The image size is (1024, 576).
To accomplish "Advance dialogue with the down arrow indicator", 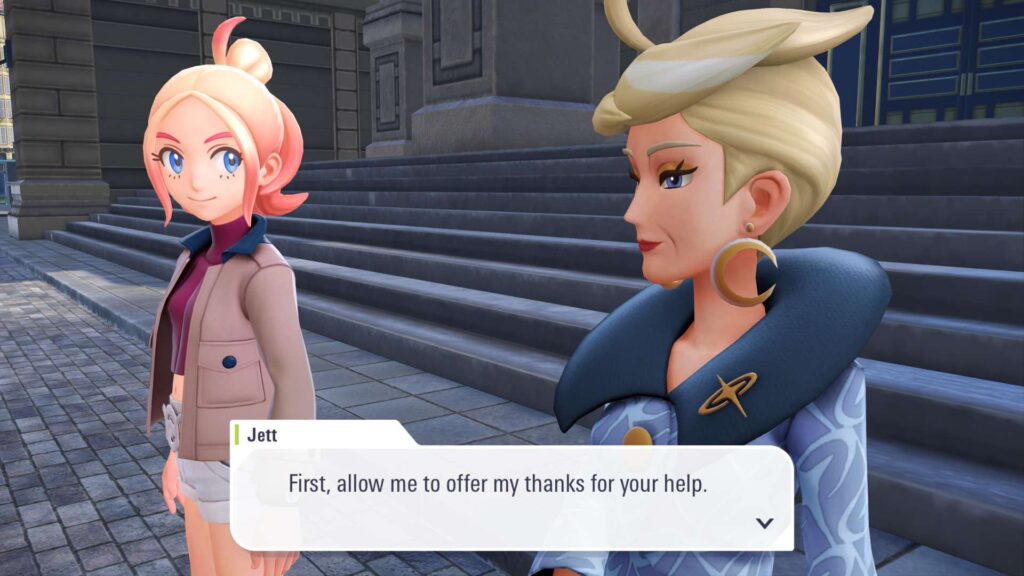I will [765, 522].
